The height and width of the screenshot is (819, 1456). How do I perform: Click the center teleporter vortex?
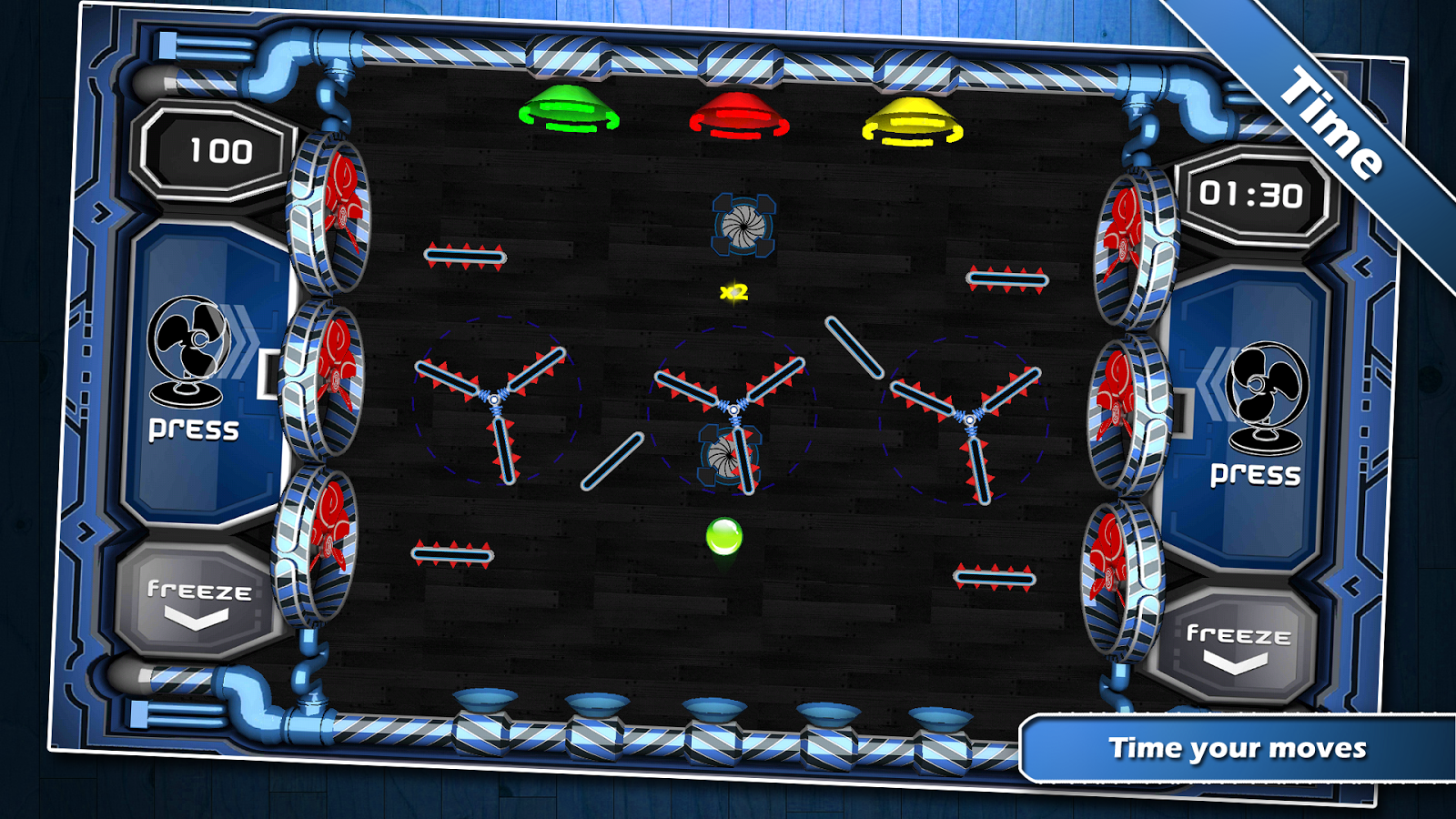pos(729,456)
